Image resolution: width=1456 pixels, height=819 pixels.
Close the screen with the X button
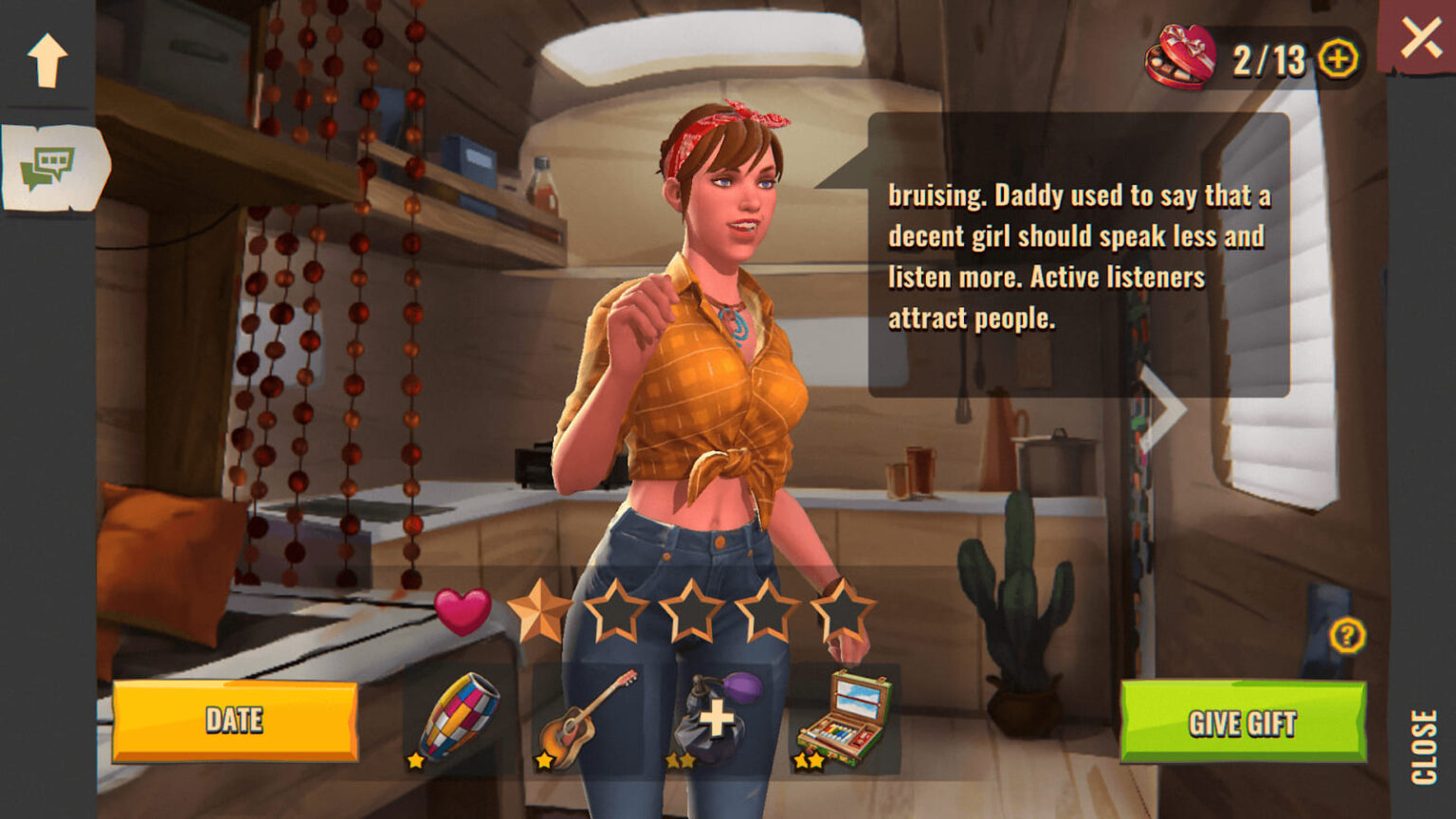click(x=1420, y=37)
